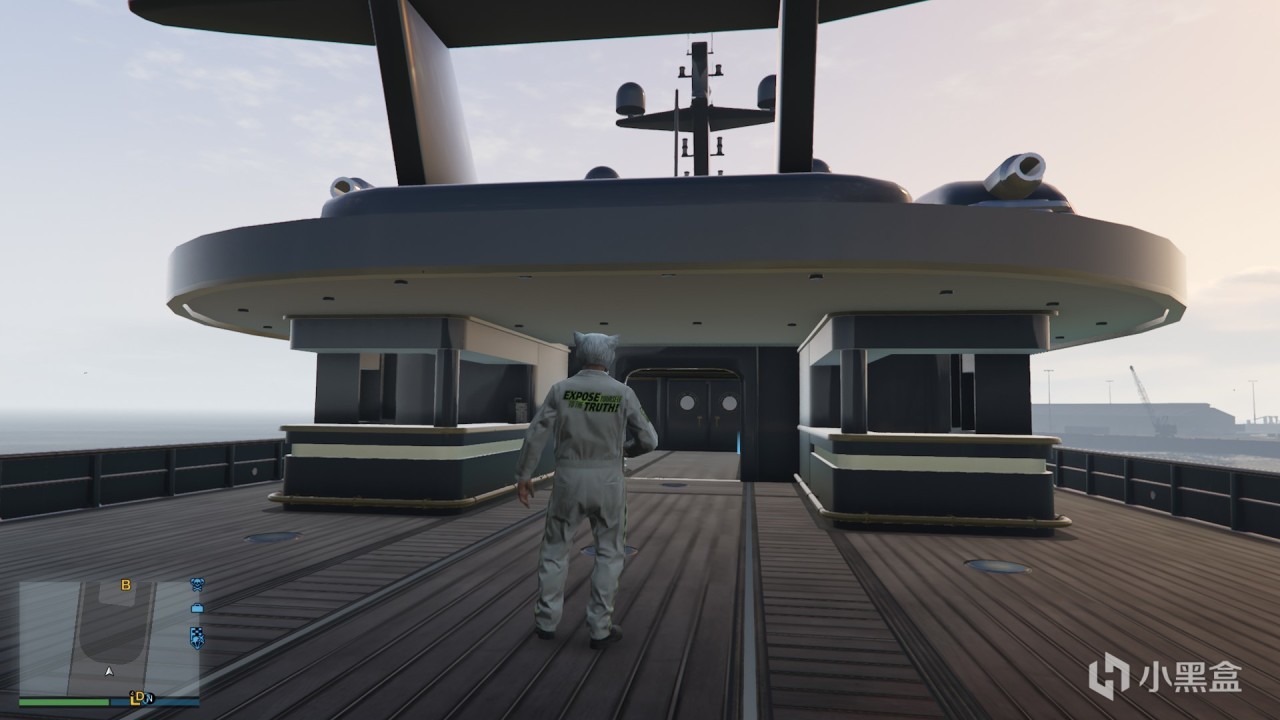Viewport: 1280px width, 720px height.
Task: Select the white player arrow on the minimap
Action: click(x=109, y=671)
